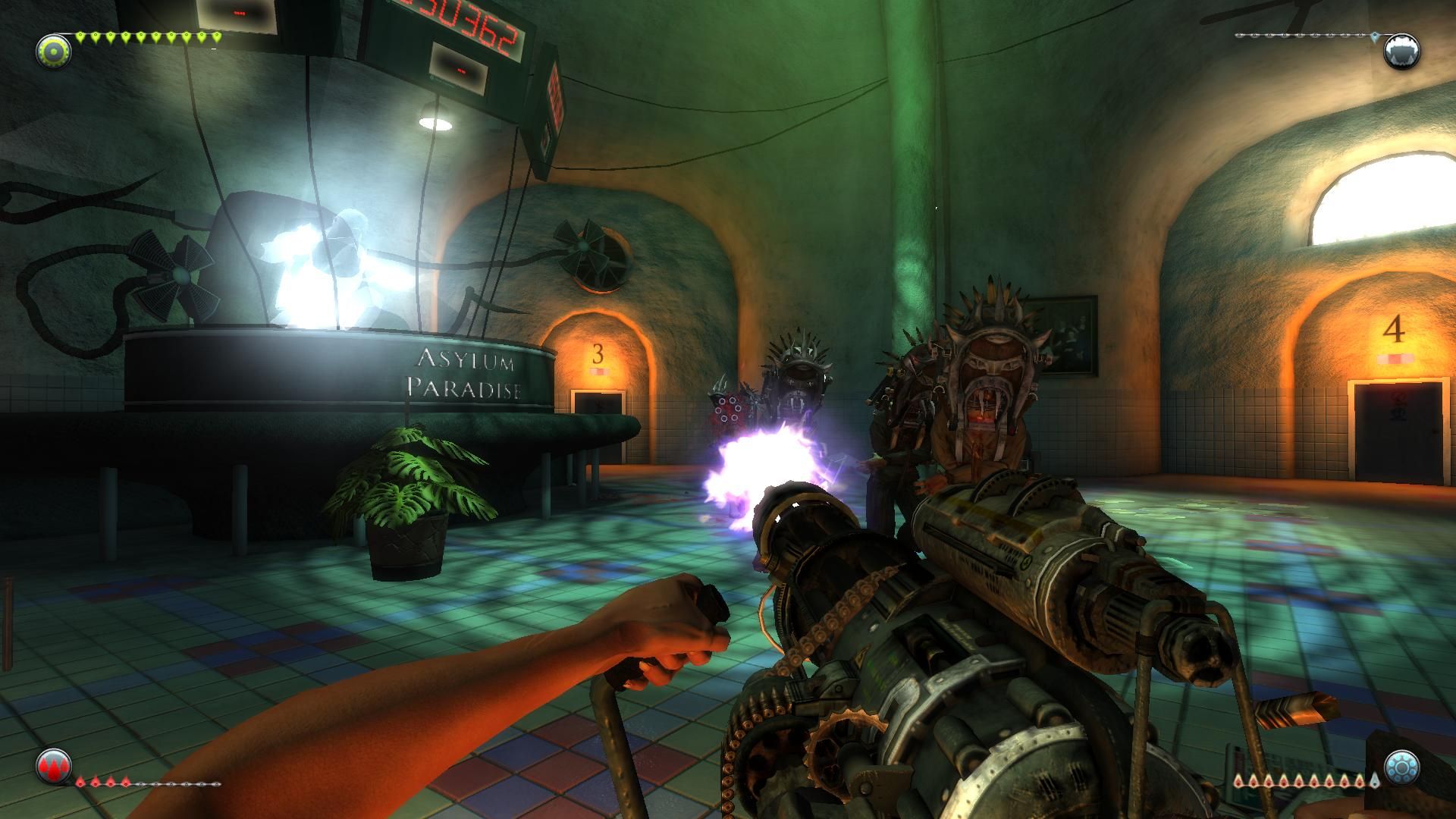Toggle the last green pip on the health meter
Viewport: 1456px width, 819px height.
coord(216,36)
